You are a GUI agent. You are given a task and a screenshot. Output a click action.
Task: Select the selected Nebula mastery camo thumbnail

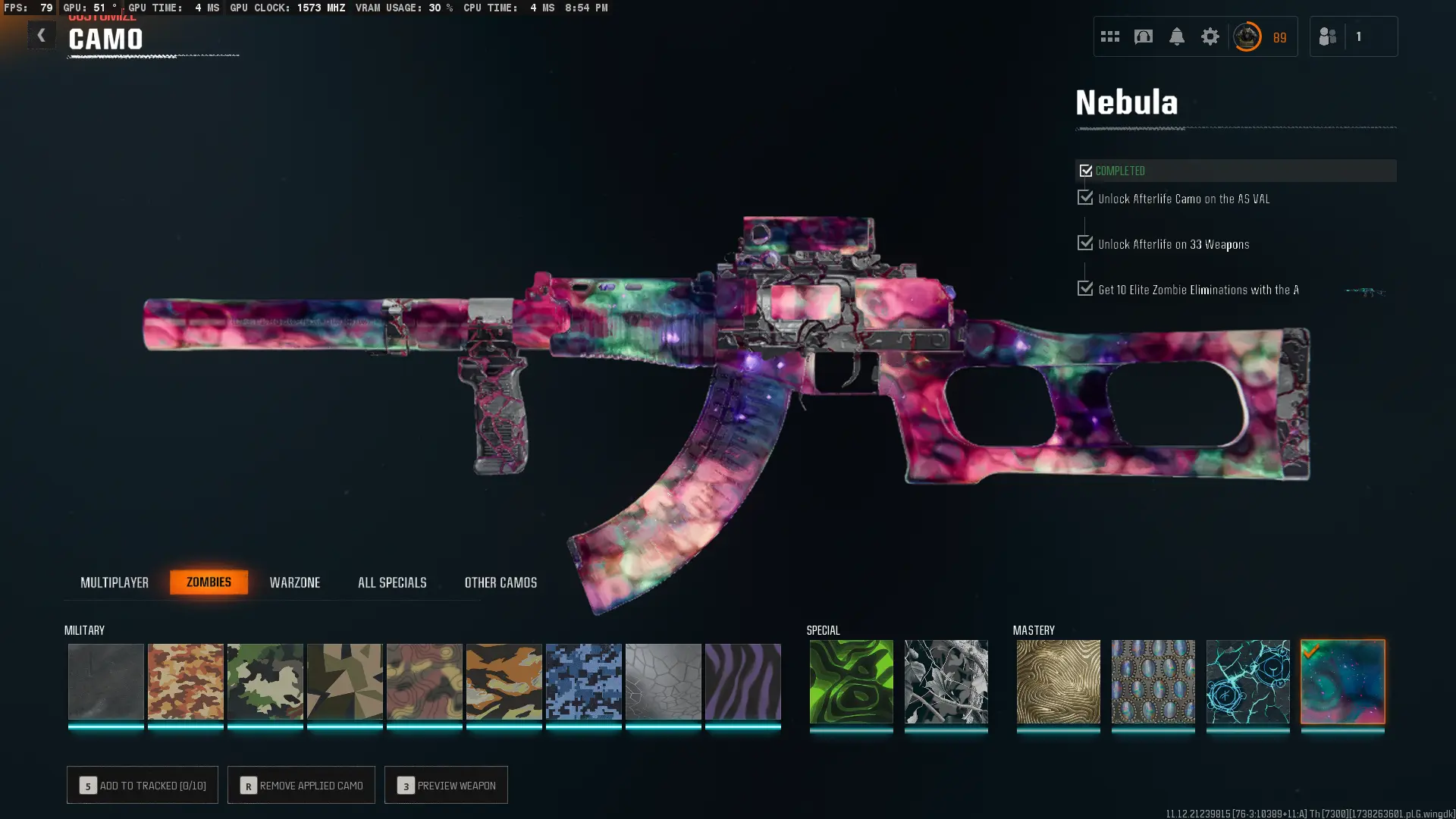tap(1342, 682)
